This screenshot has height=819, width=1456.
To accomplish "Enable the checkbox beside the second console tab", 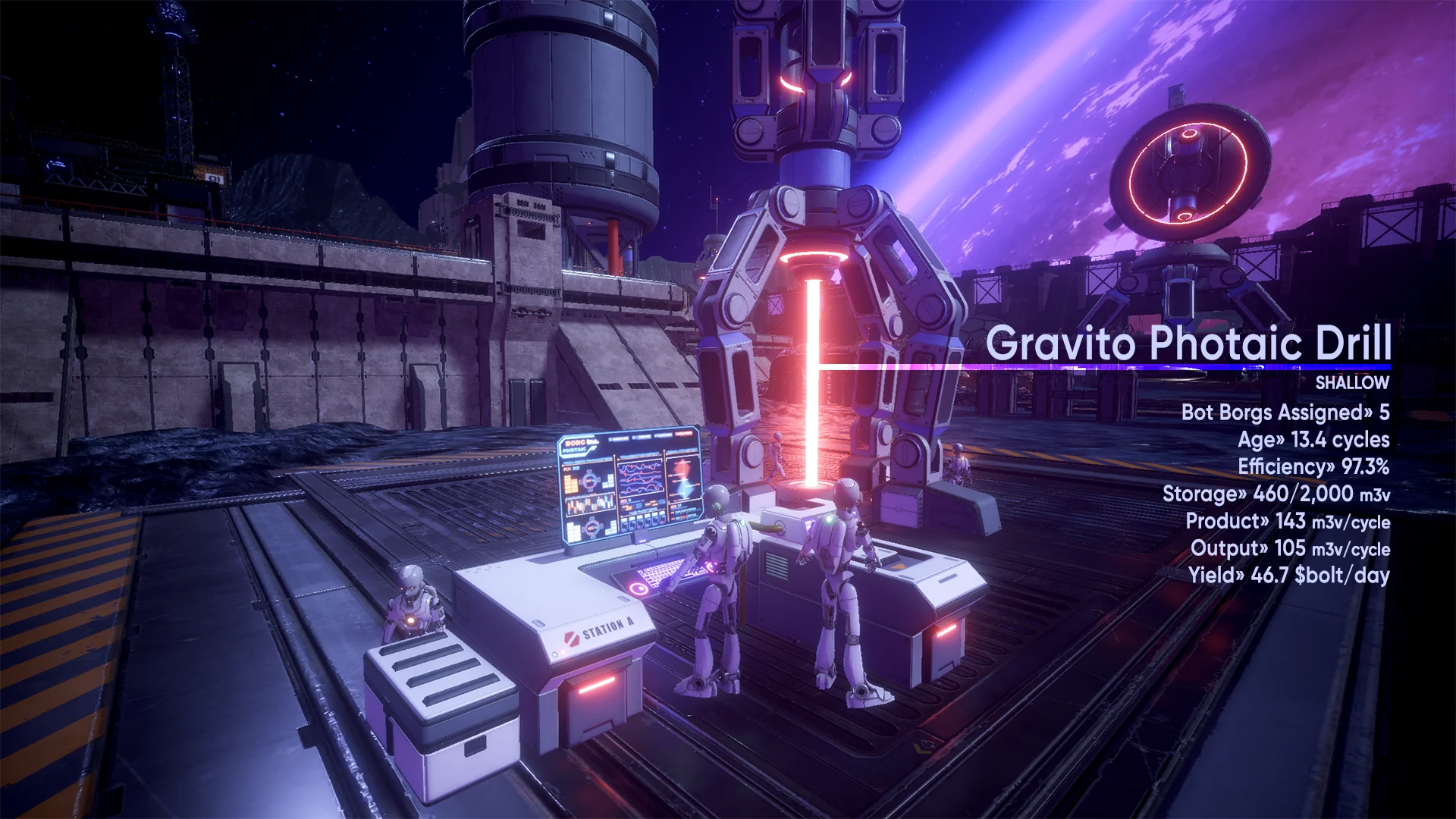I will click(634, 437).
